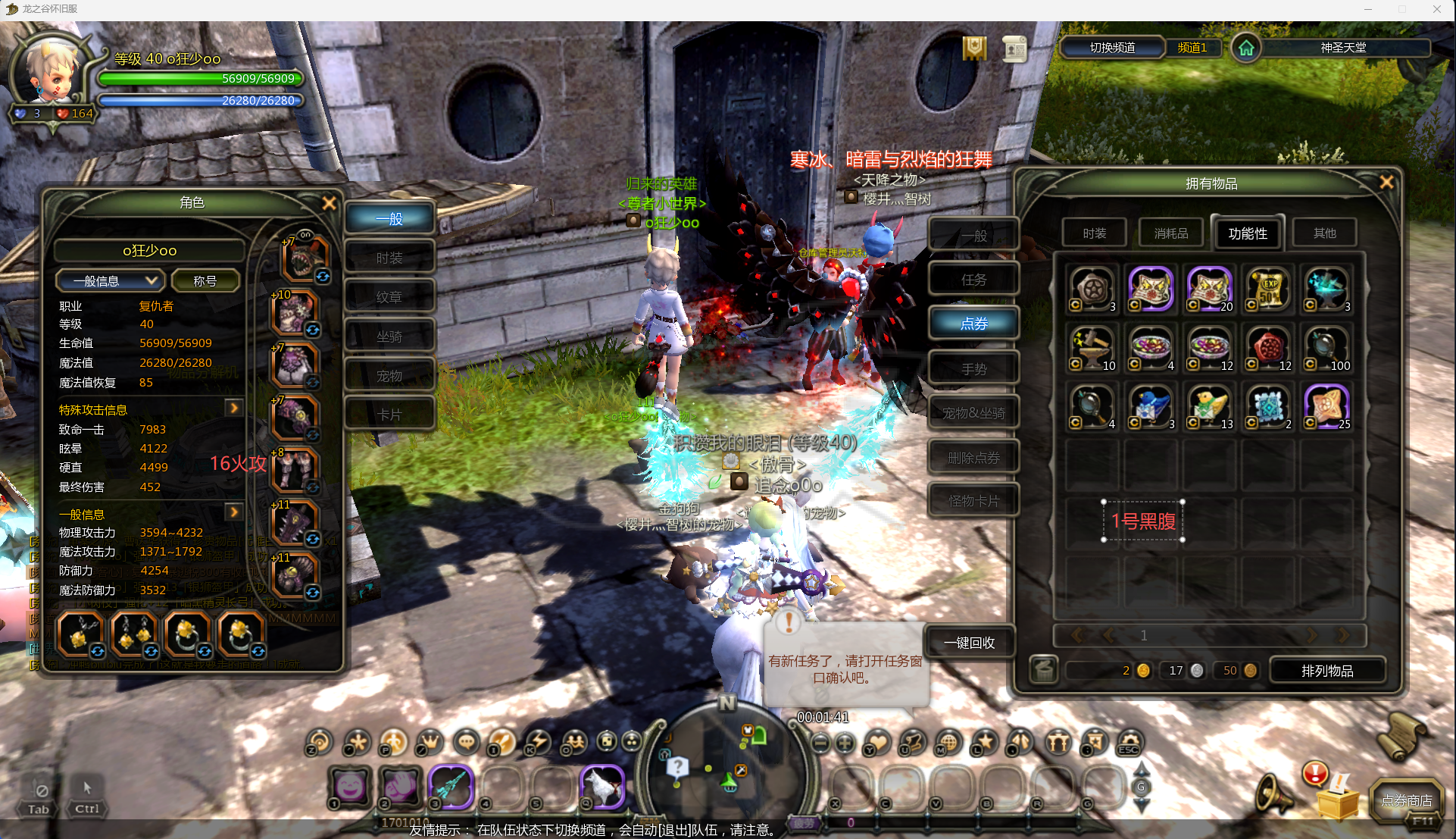Close the 角色 character panel

pyautogui.click(x=329, y=203)
